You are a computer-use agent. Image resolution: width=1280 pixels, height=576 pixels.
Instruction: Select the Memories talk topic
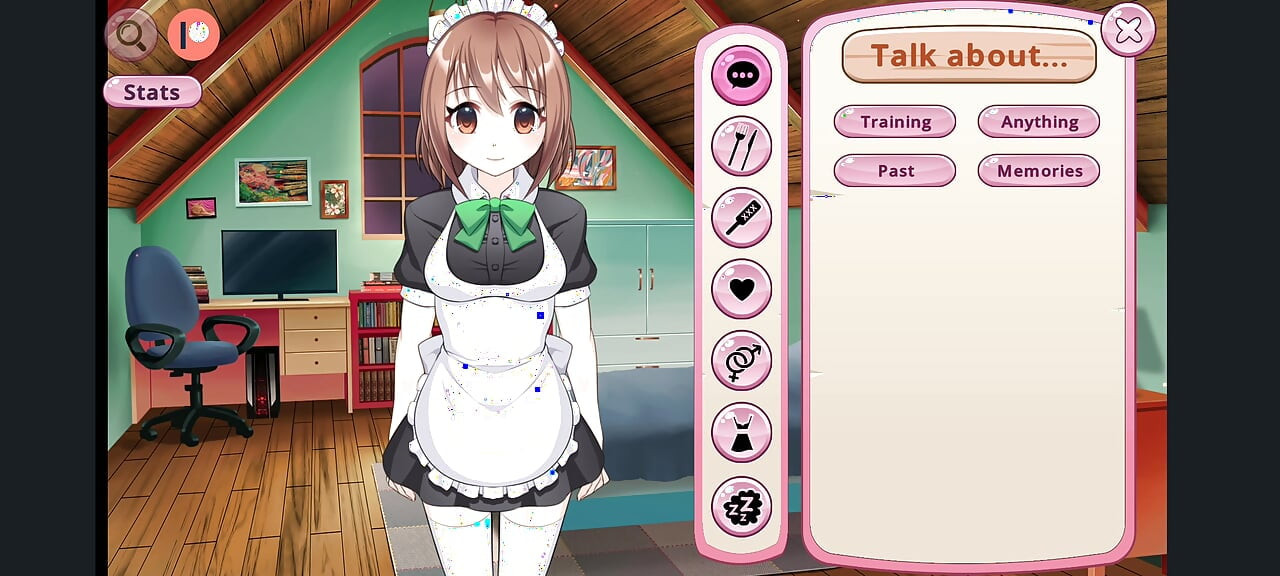[x=1039, y=171]
